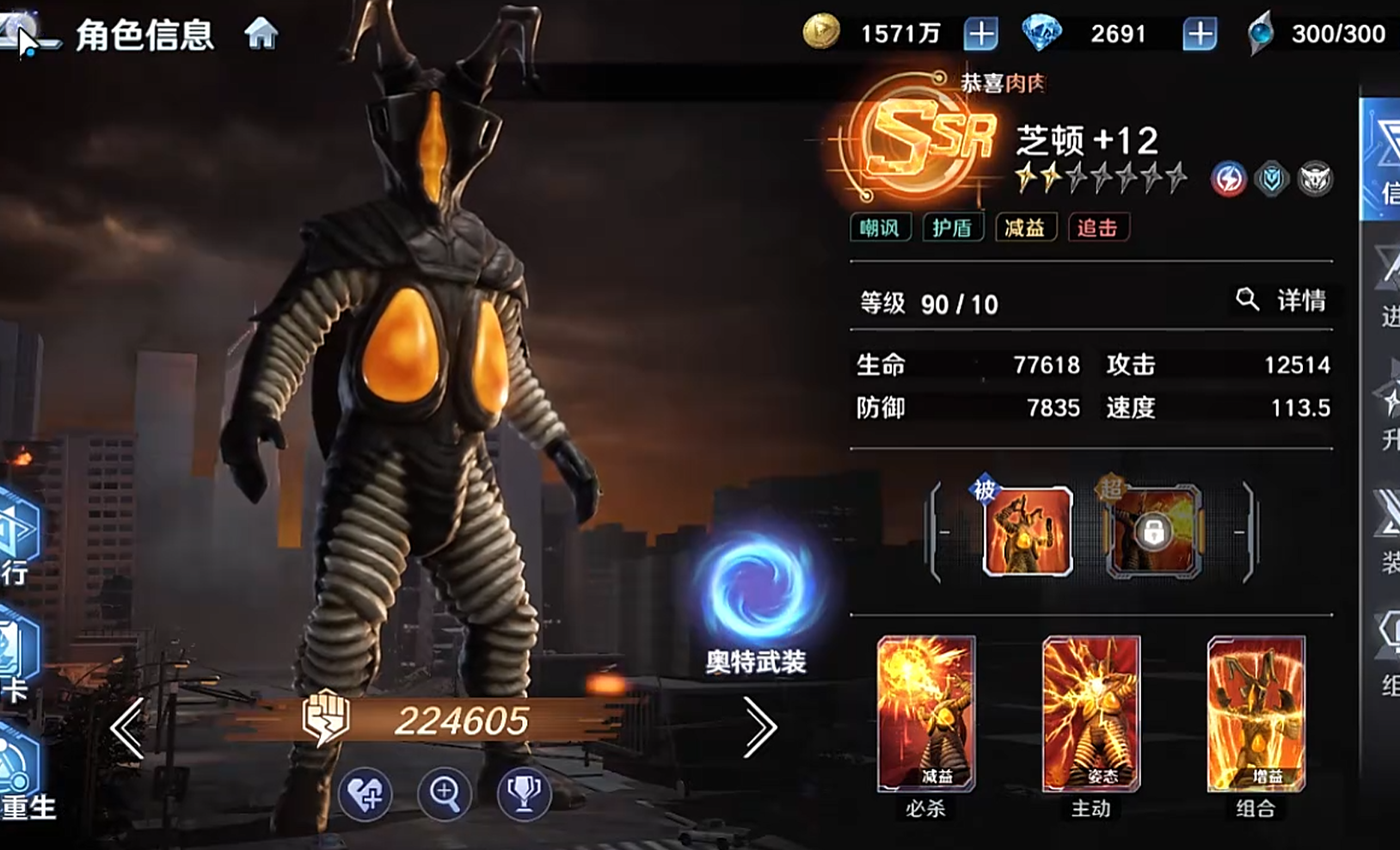Viewport: 1400px width, 850px height.
Task: Select the 必杀 skill card
Action: 925,714
